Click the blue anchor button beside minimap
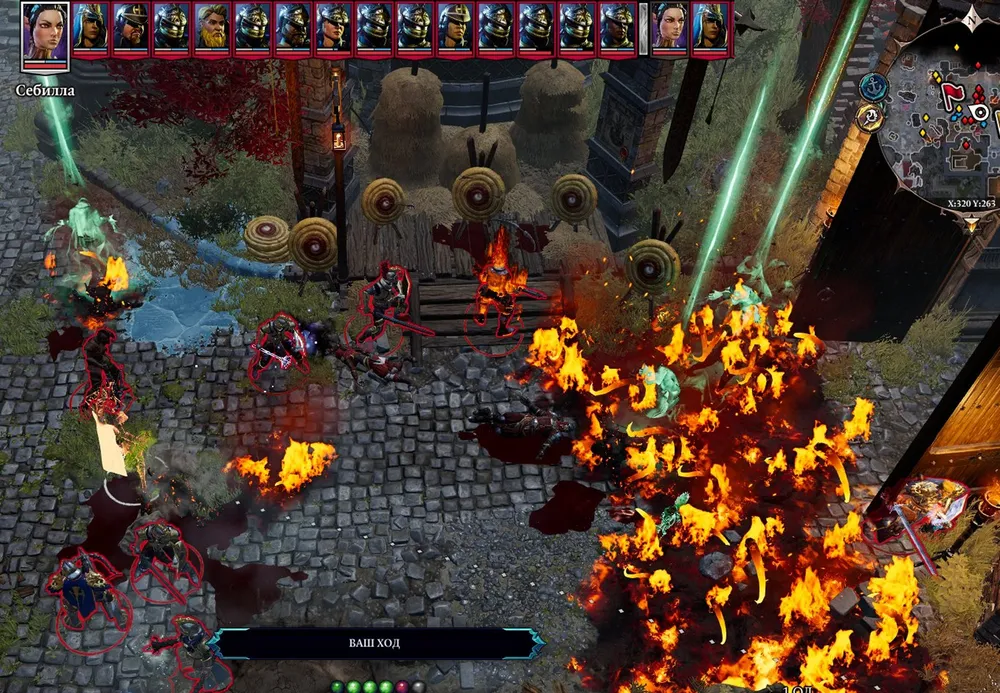This screenshot has width=1000, height=693. click(x=872, y=87)
